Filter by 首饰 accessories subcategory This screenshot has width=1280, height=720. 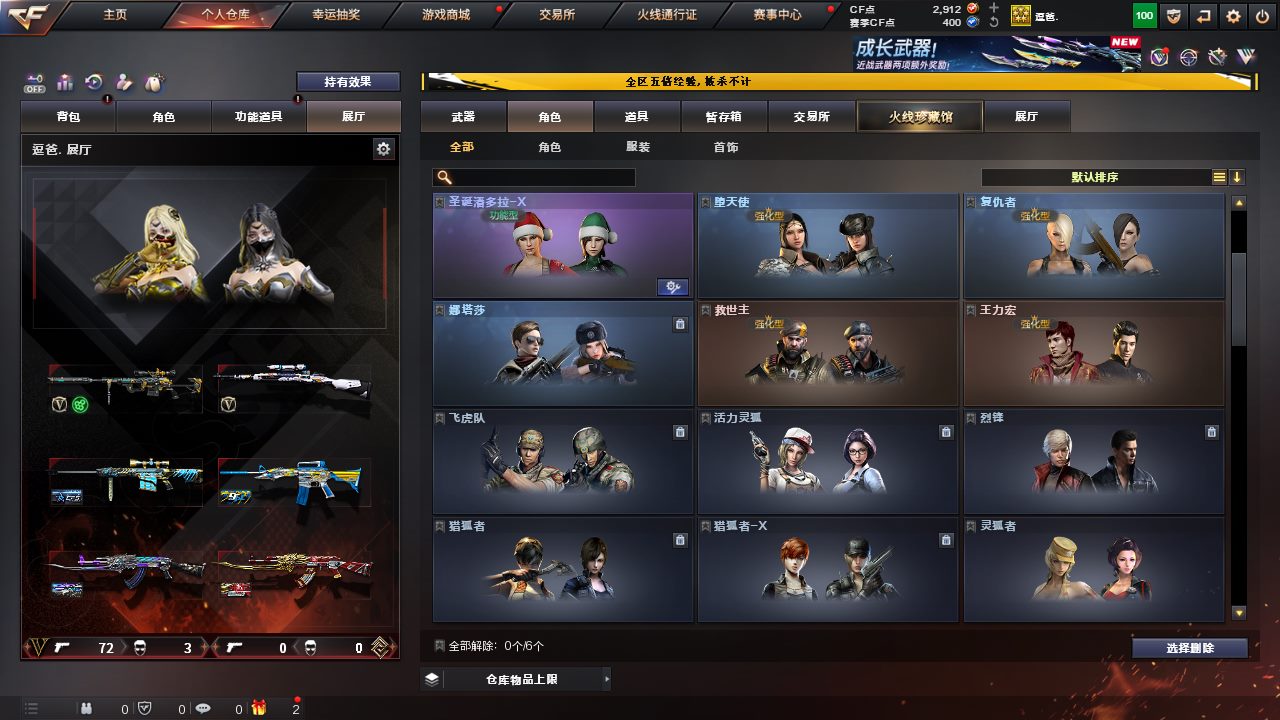[x=726, y=147]
